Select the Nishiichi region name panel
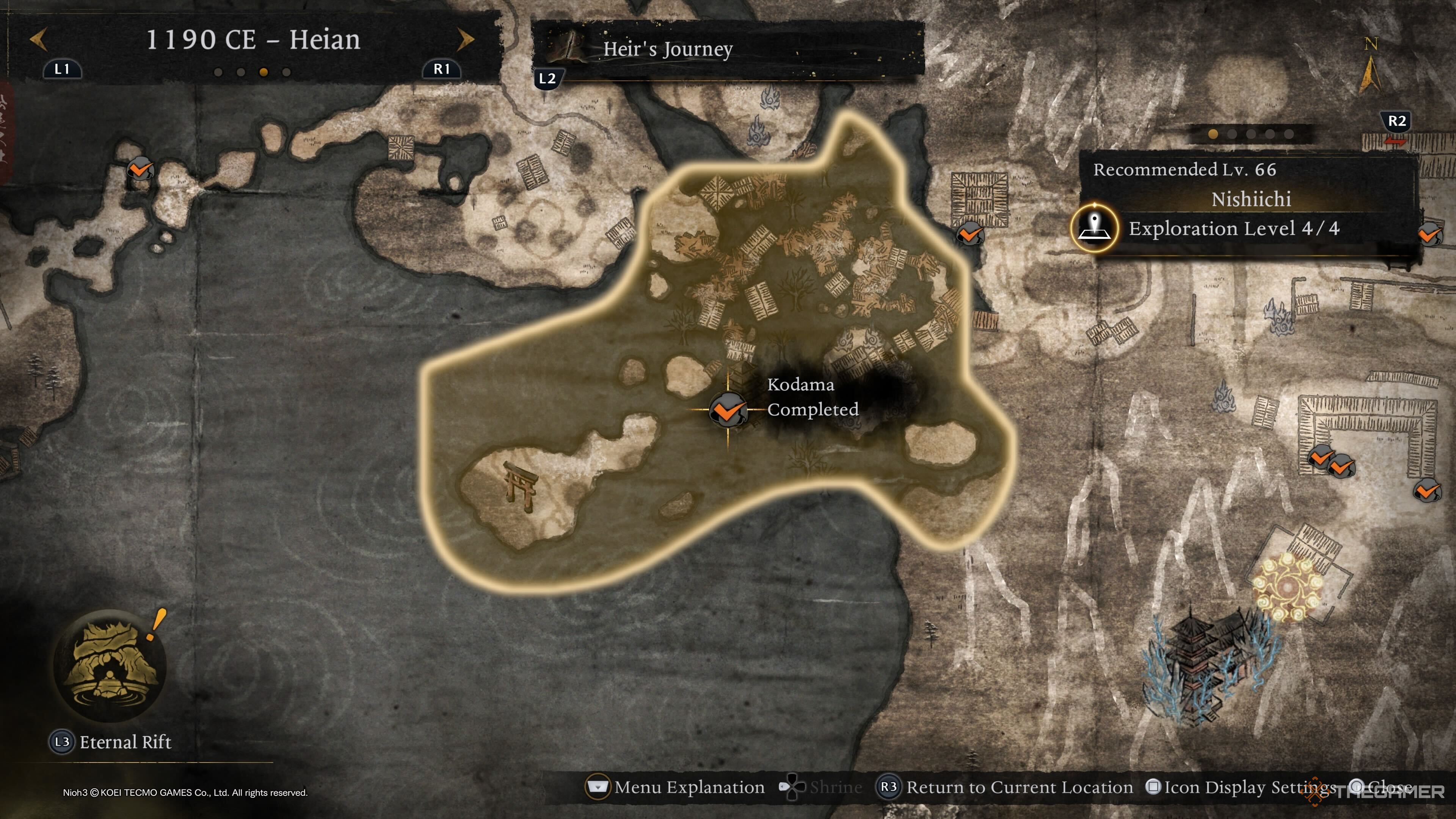The image size is (1456, 819). click(x=1250, y=199)
